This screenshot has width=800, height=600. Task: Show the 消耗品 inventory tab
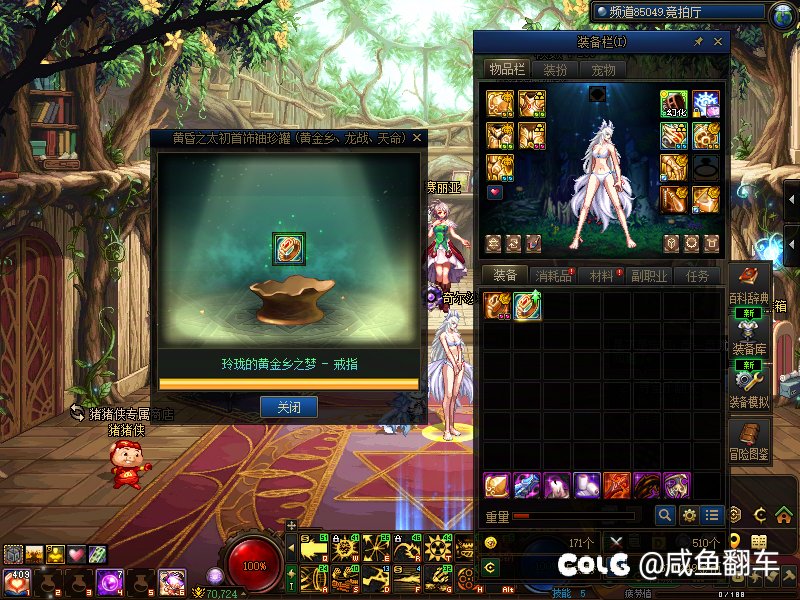point(553,275)
